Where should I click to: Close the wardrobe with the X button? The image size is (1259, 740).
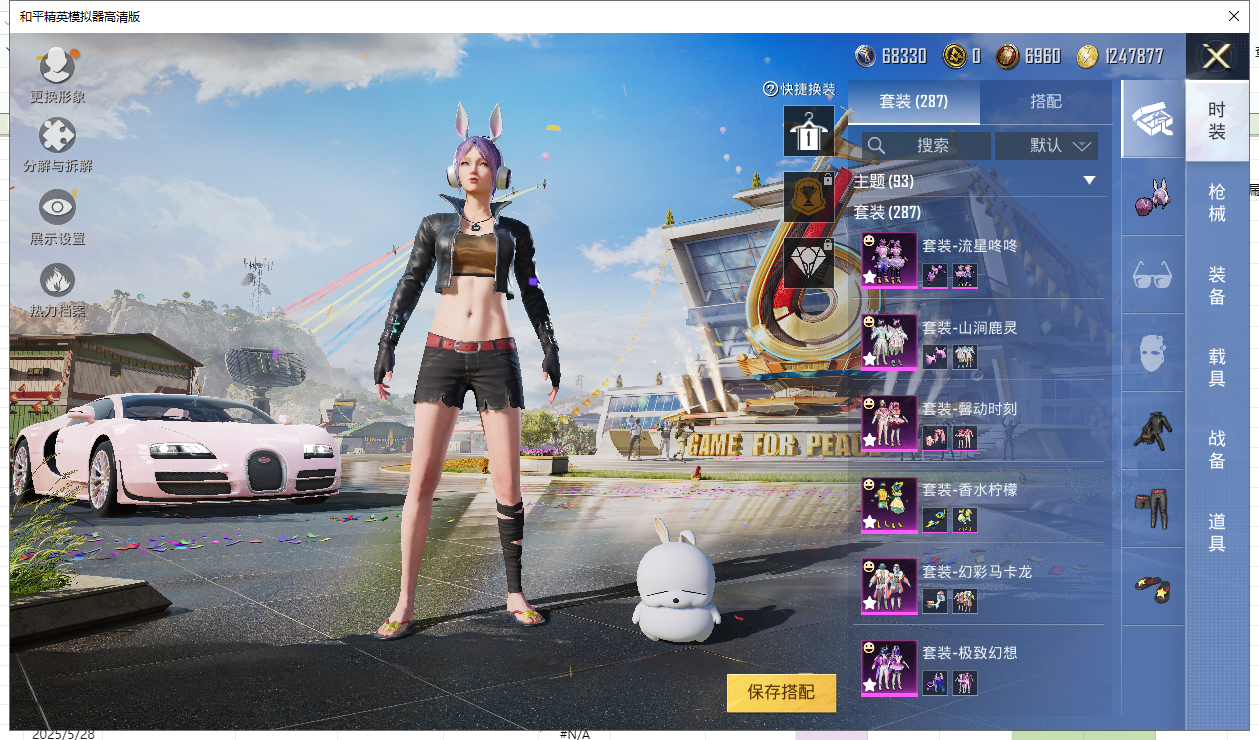1217,57
